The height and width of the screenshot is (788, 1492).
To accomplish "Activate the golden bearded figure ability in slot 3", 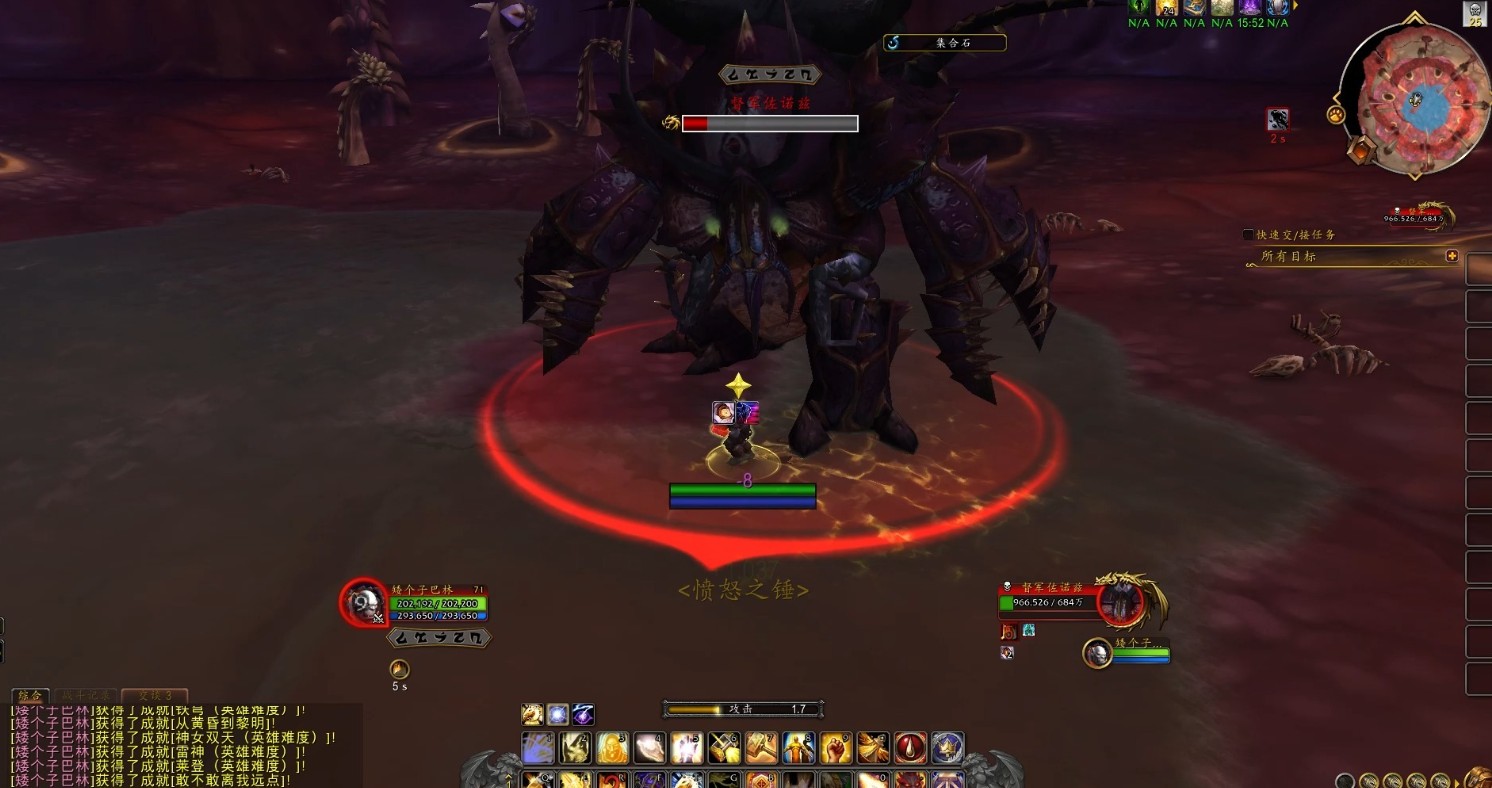I will tap(613, 748).
